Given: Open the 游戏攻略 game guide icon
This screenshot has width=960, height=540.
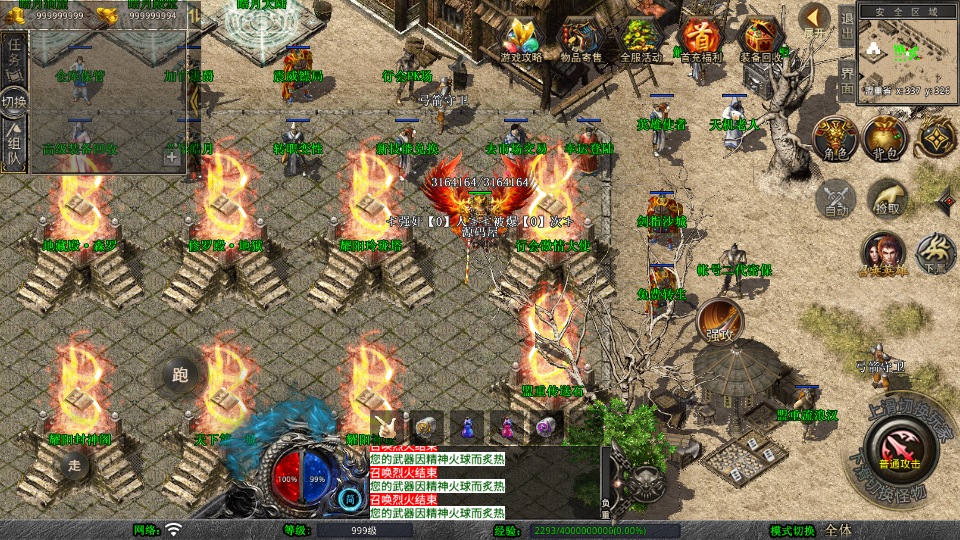Looking at the screenshot, I should click(x=521, y=41).
